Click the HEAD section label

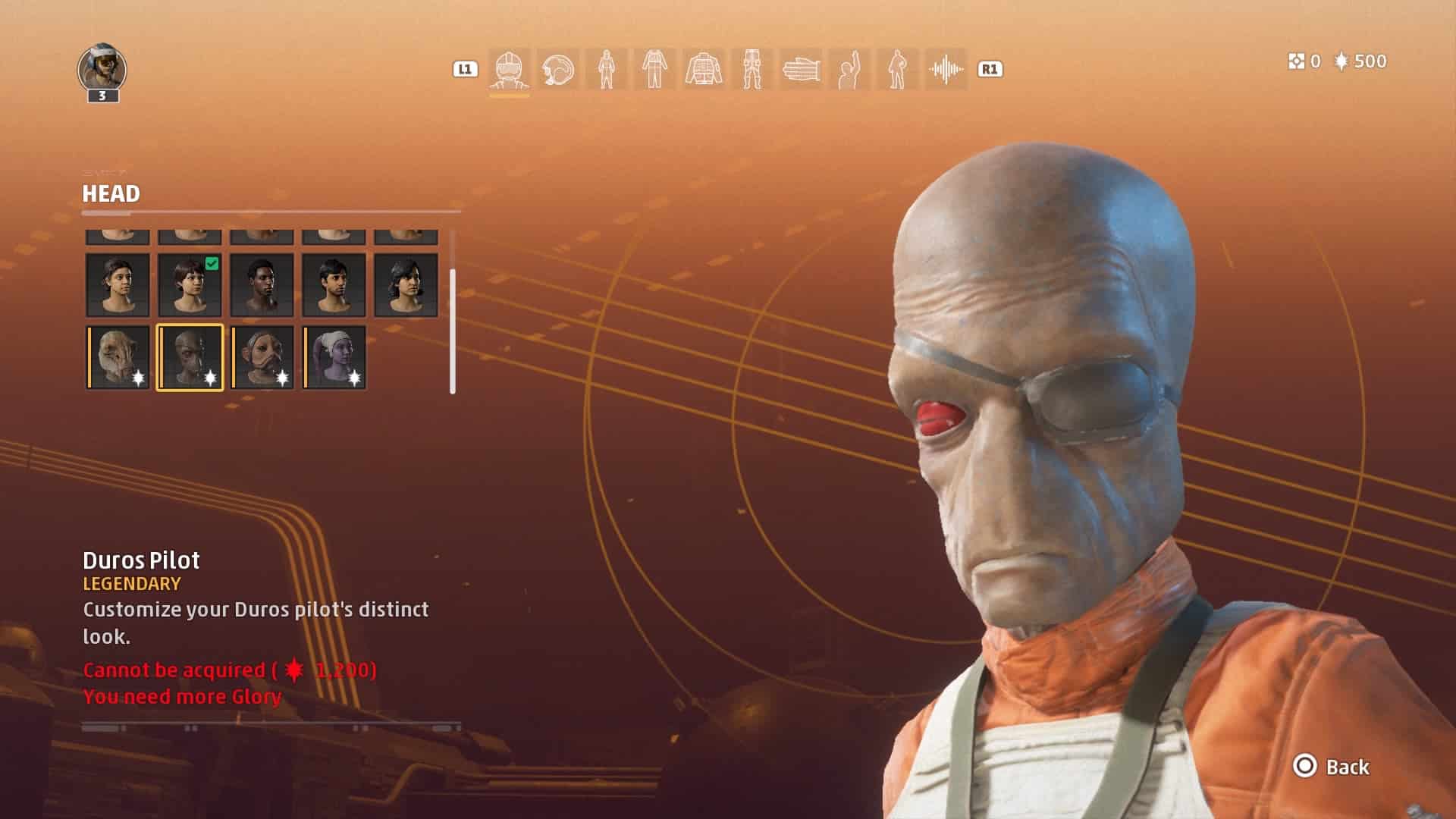111,194
